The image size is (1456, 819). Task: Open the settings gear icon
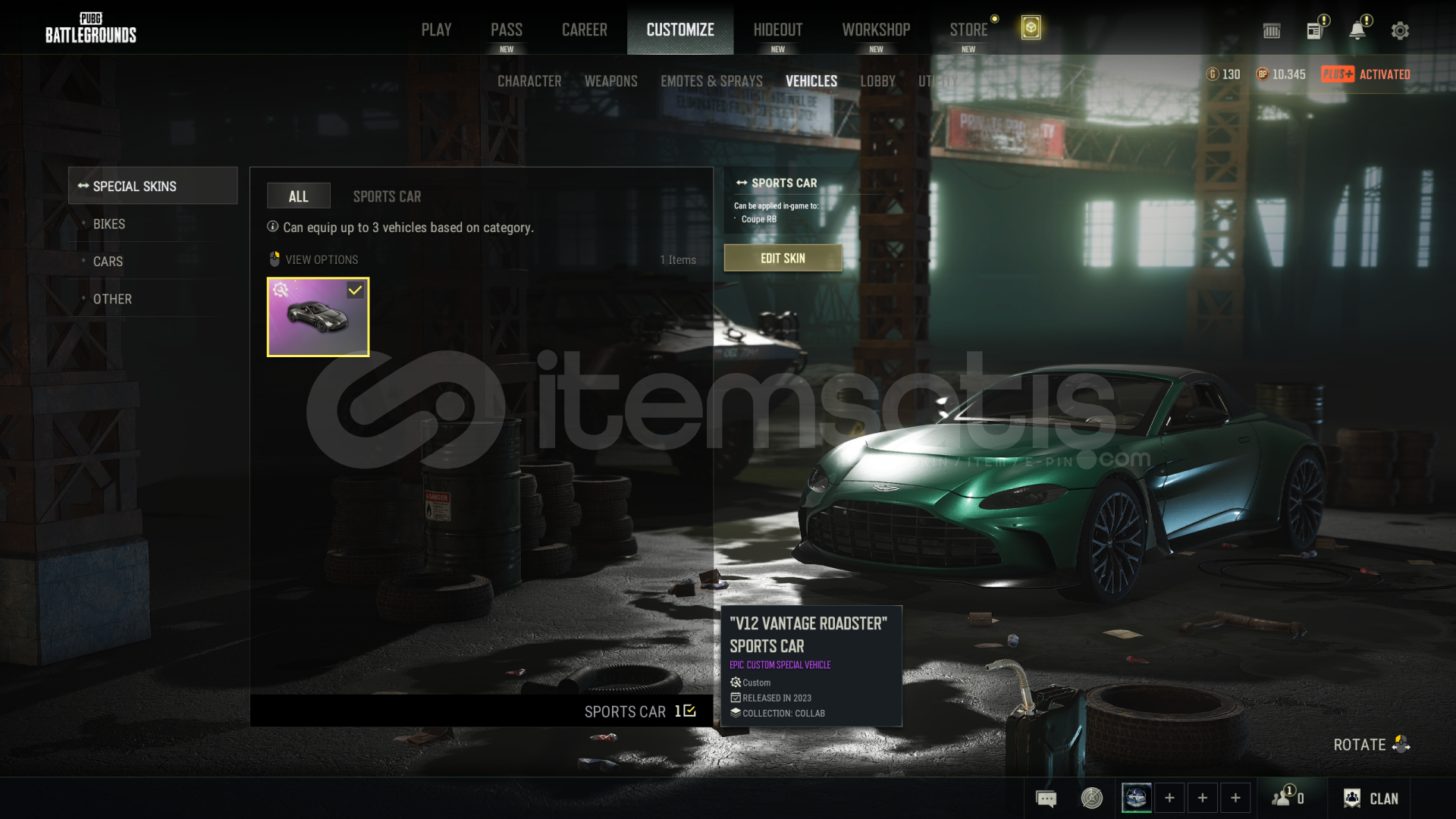coord(1400,30)
